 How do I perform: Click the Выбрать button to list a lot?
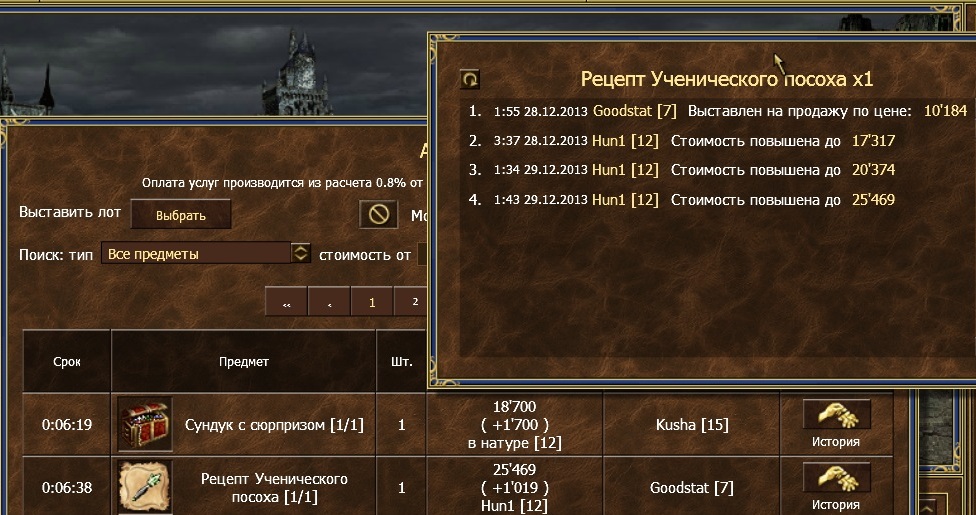pyautogui.click(x=180, y=215)
